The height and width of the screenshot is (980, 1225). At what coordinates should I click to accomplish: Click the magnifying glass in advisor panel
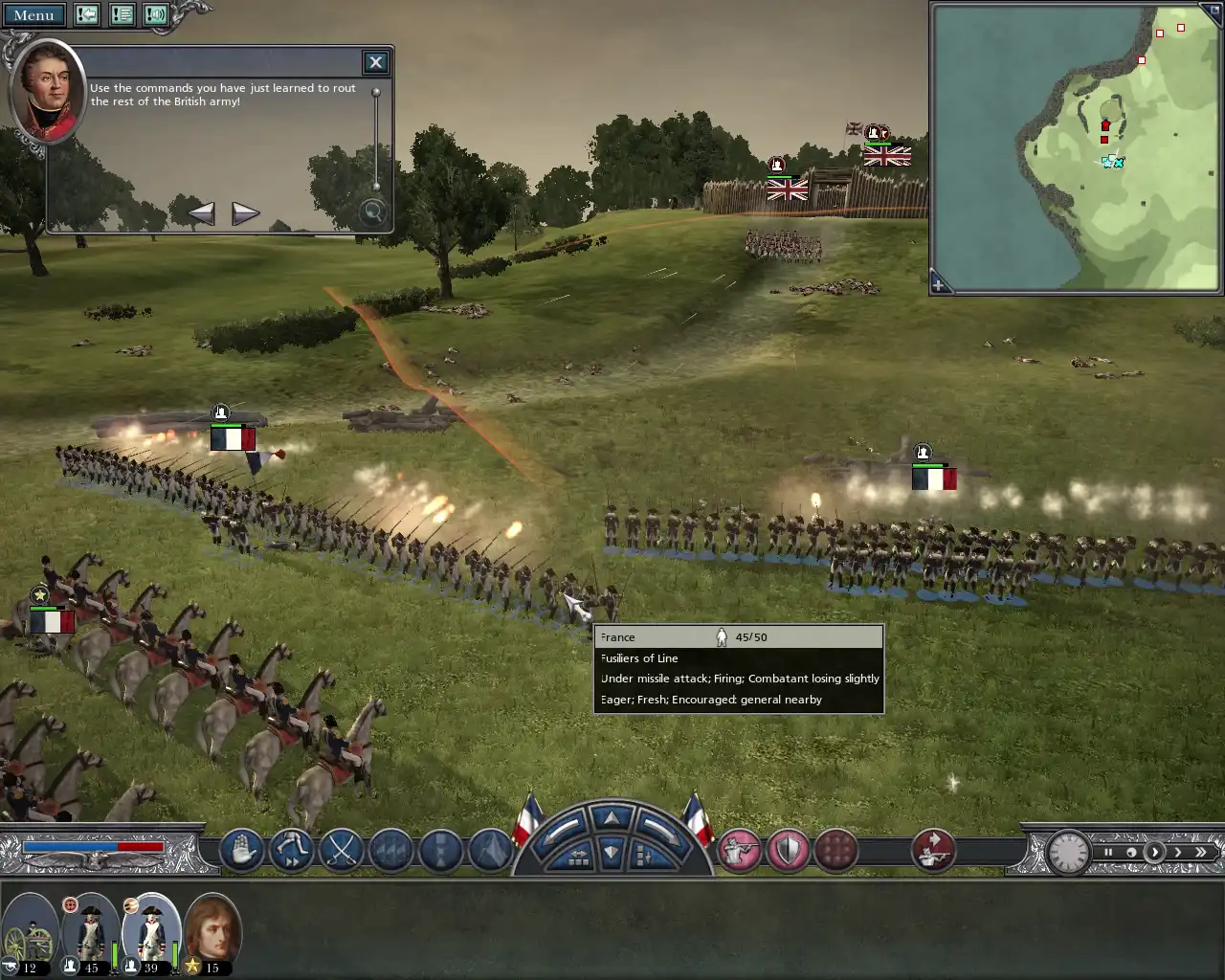coord(372,212)
